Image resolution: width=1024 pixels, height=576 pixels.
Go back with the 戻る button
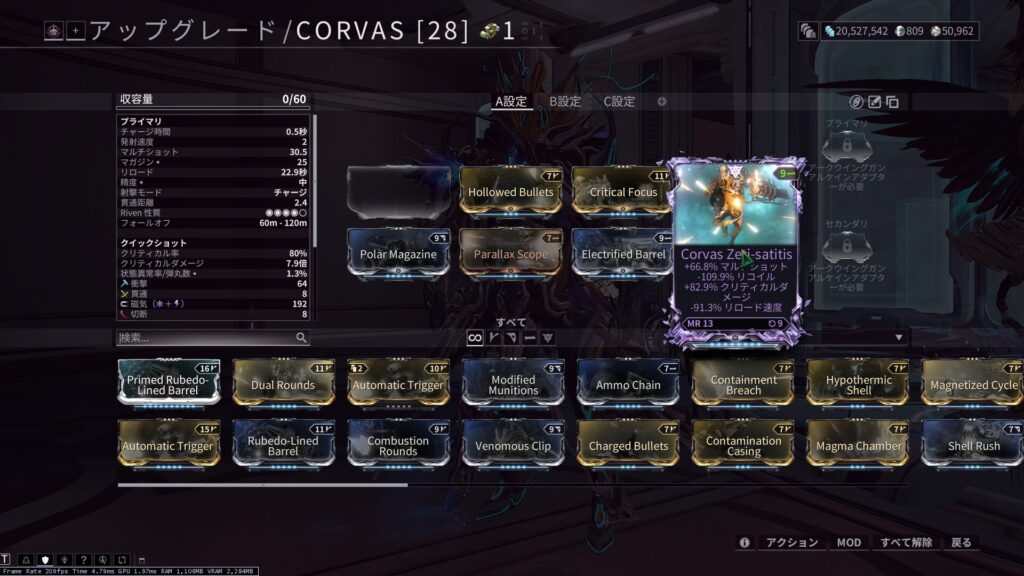pyautogui.click(x=961, y=542)
